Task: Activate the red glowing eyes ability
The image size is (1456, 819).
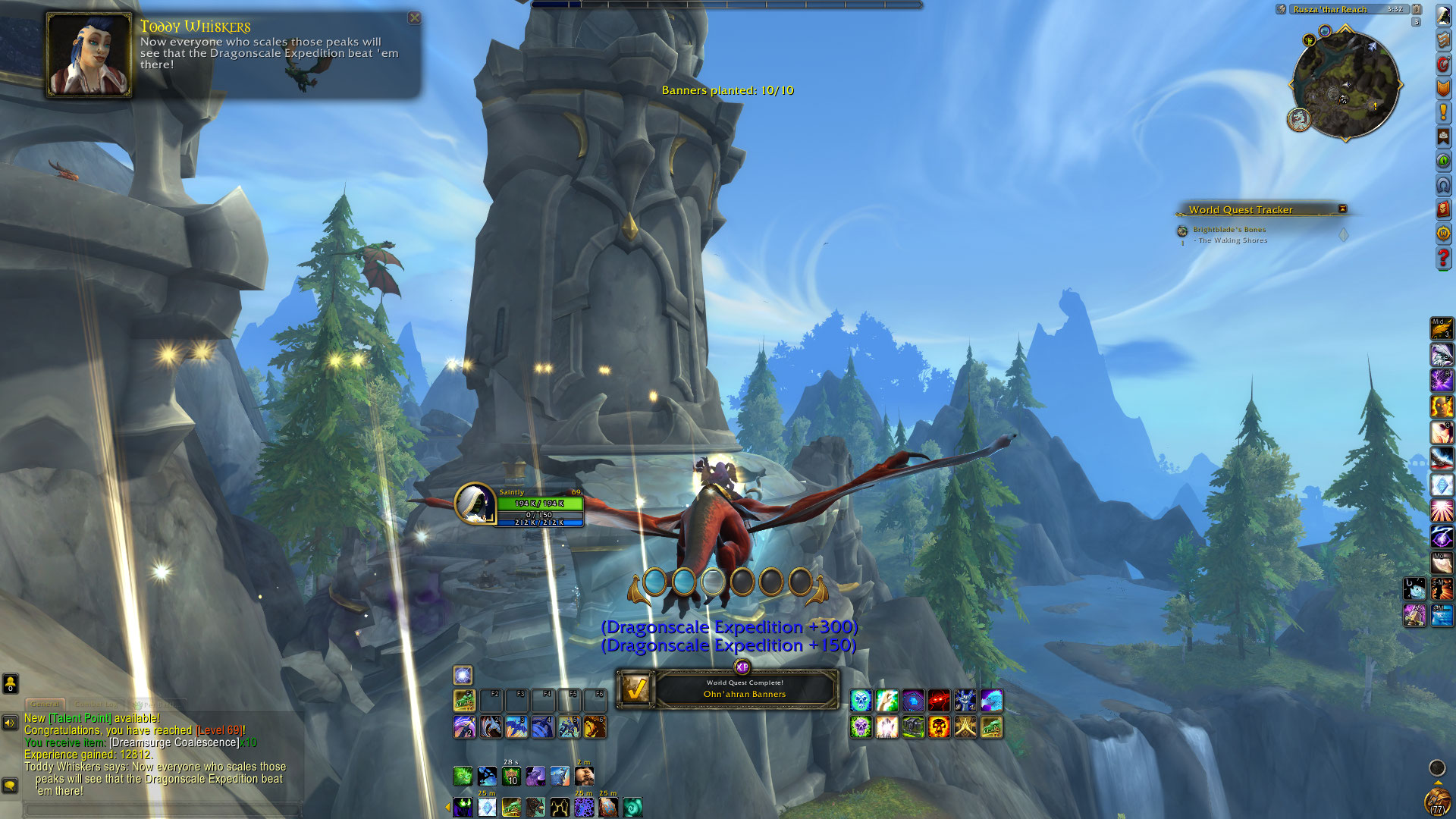Action: (x=939, y=701)
